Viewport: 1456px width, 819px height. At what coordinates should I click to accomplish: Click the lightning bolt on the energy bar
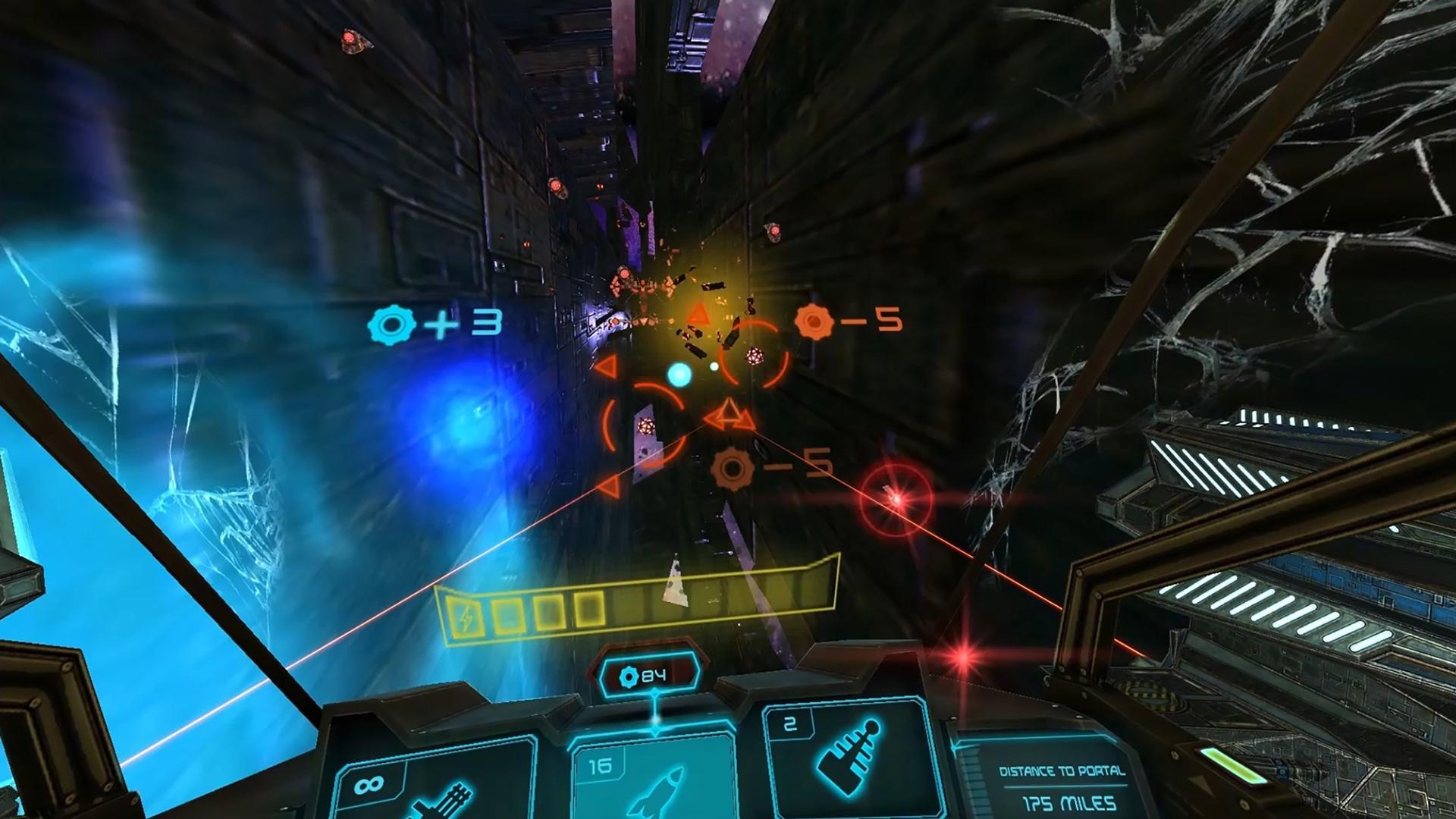[x=465, y=617]
